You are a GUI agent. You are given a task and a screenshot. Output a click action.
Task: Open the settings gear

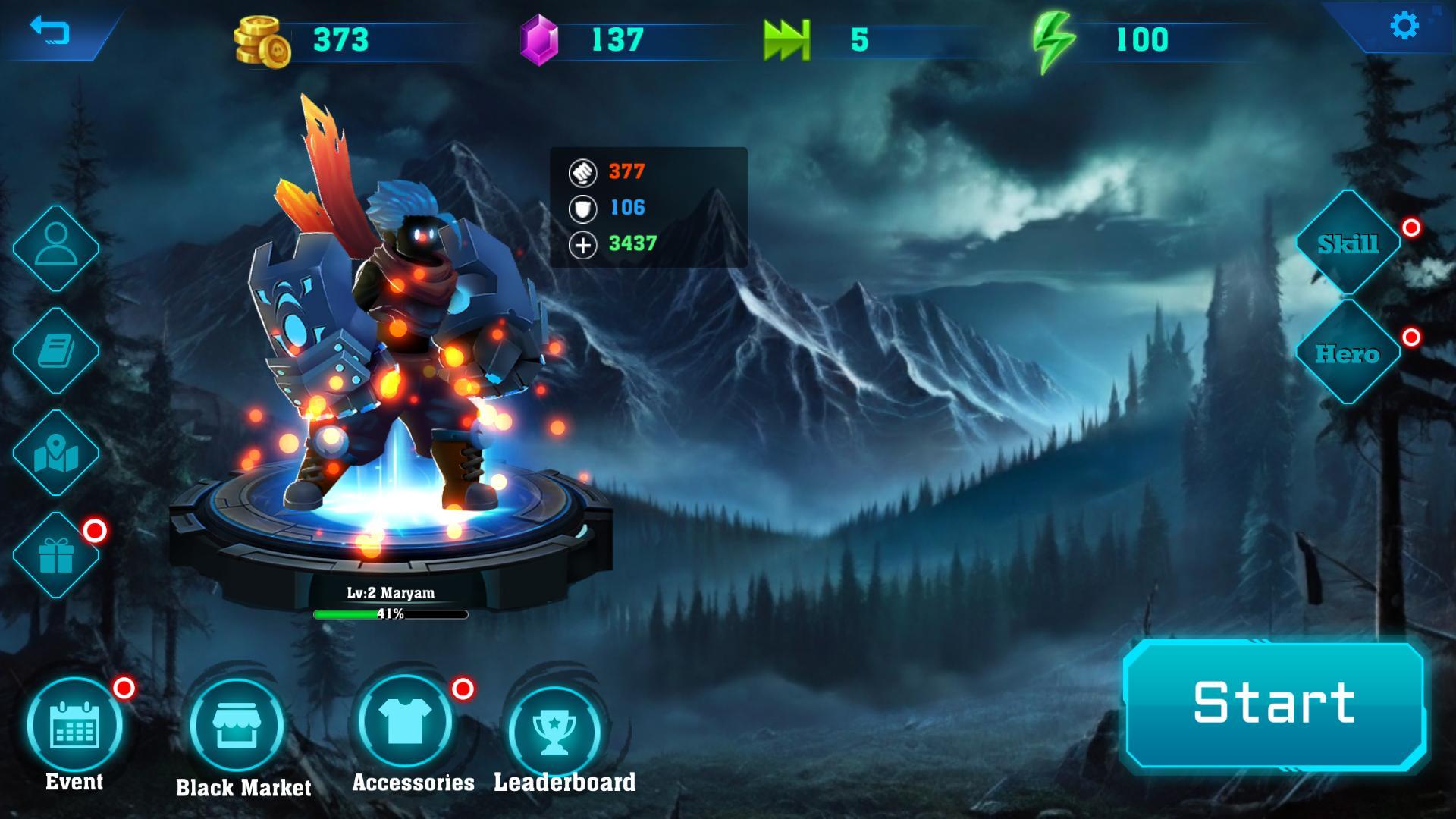1404,27
